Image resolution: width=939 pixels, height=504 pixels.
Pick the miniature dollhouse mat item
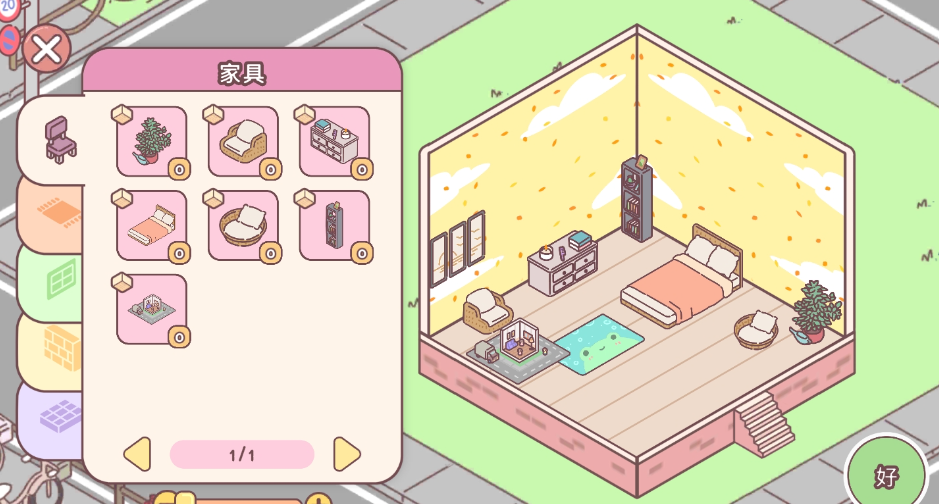click(x=152, y=309)
